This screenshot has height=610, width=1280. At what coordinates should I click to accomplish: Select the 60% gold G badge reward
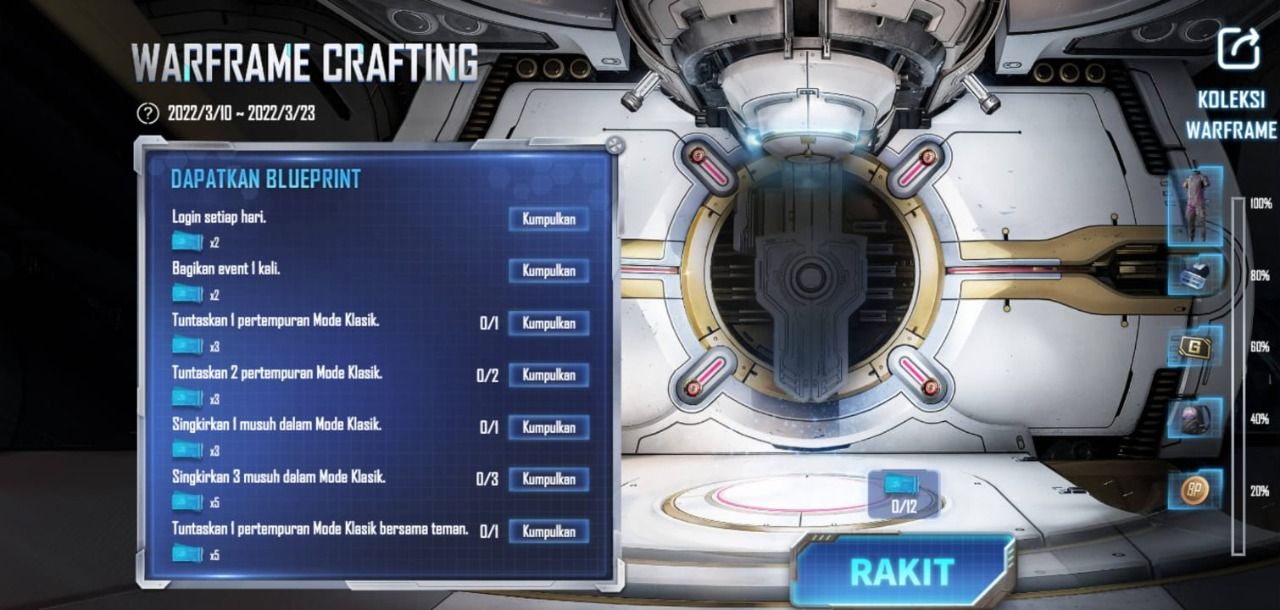pos(1195,347)
